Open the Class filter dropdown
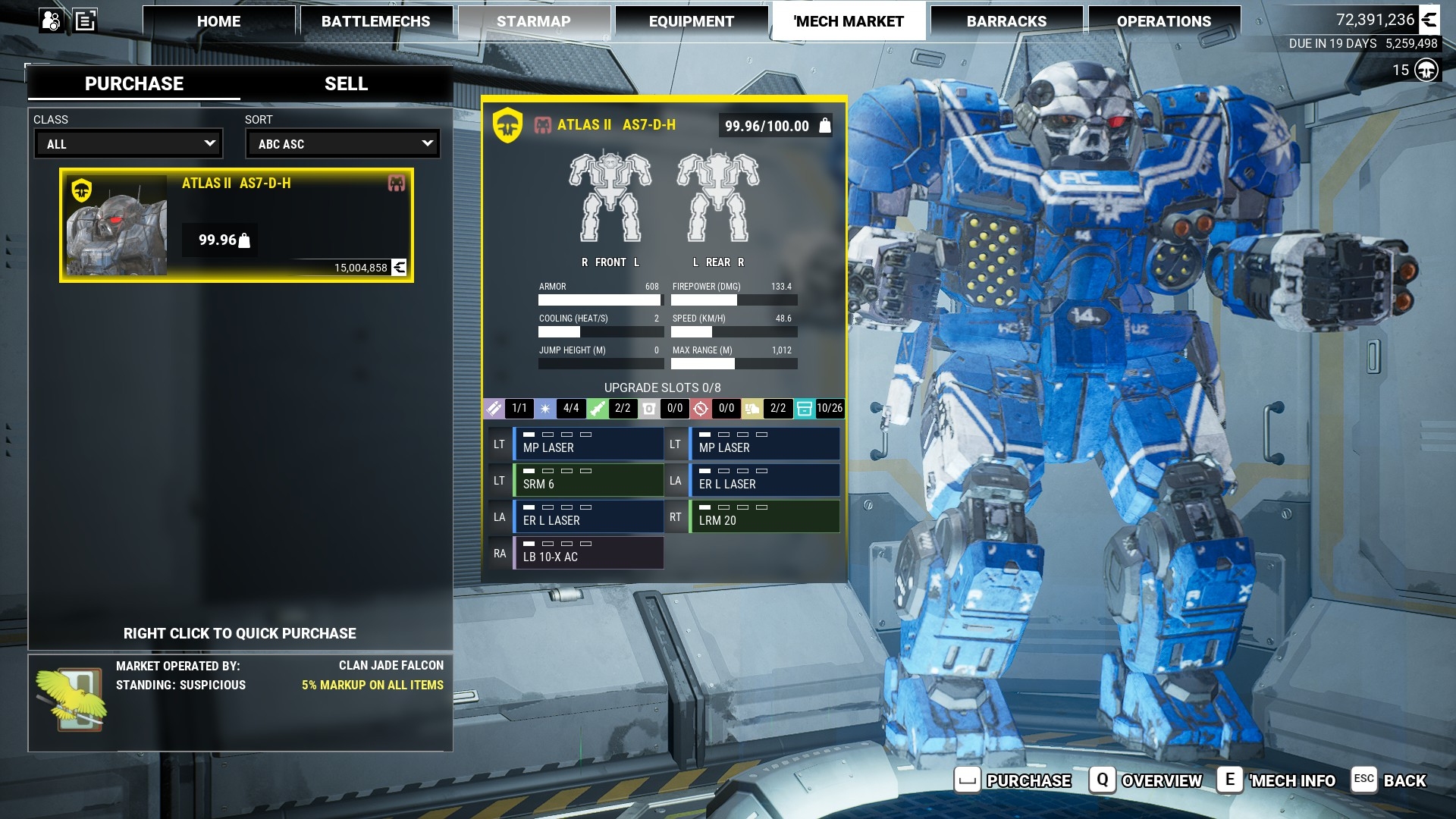Viewport: 1456px width, 819px height. coord(129,143)
